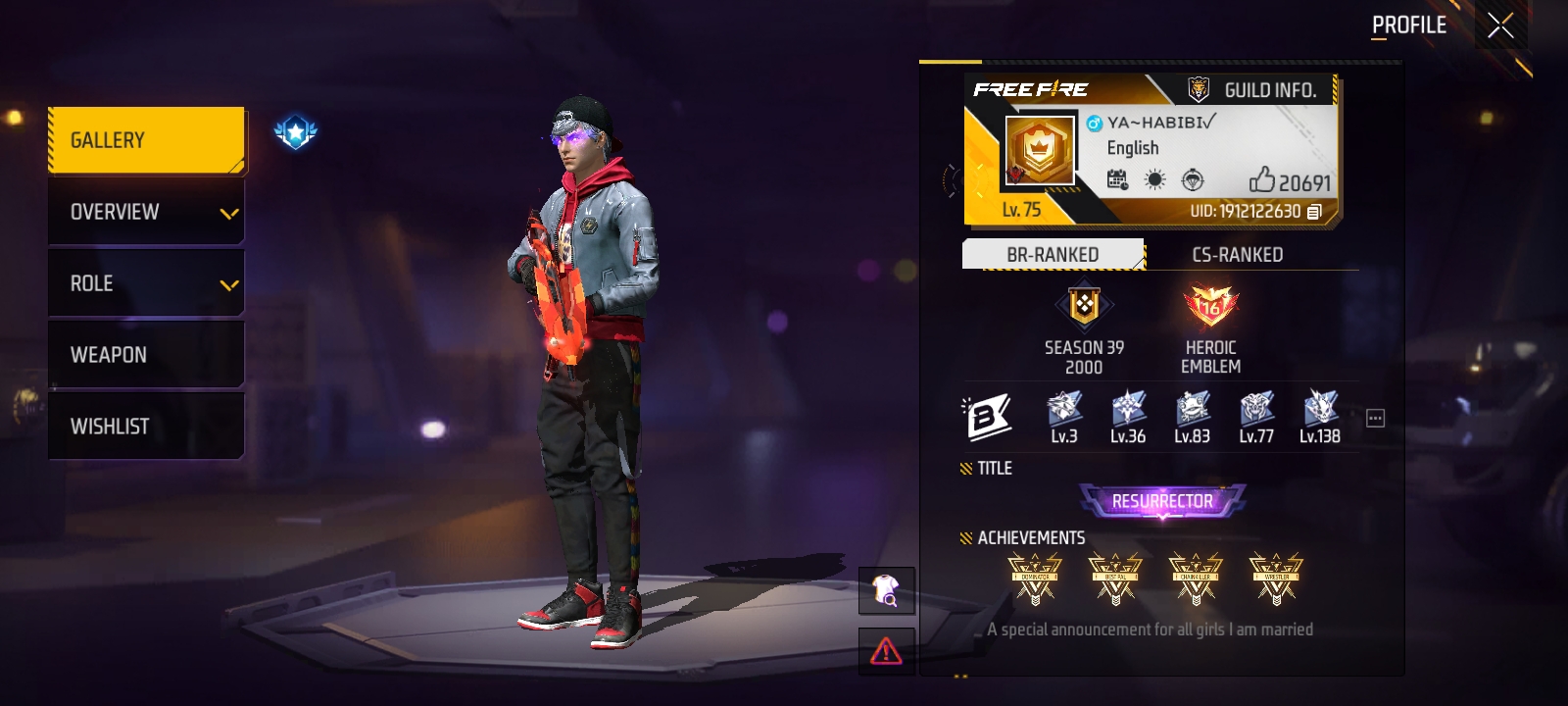View the Resurrector title
The height and width of the screenshot is (706, 1568).
1162,501
